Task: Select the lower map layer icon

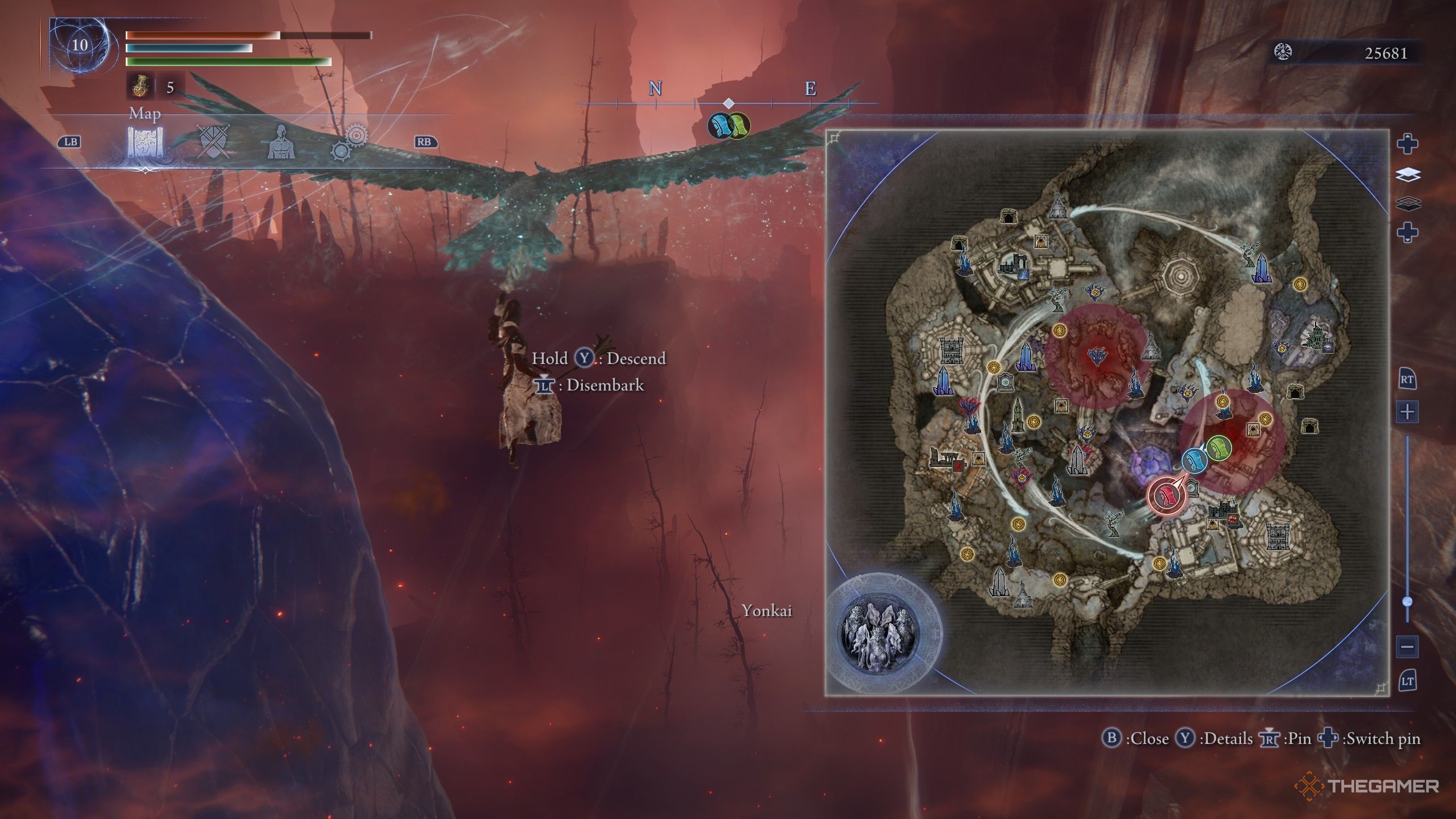Action: pos(1408,203)
